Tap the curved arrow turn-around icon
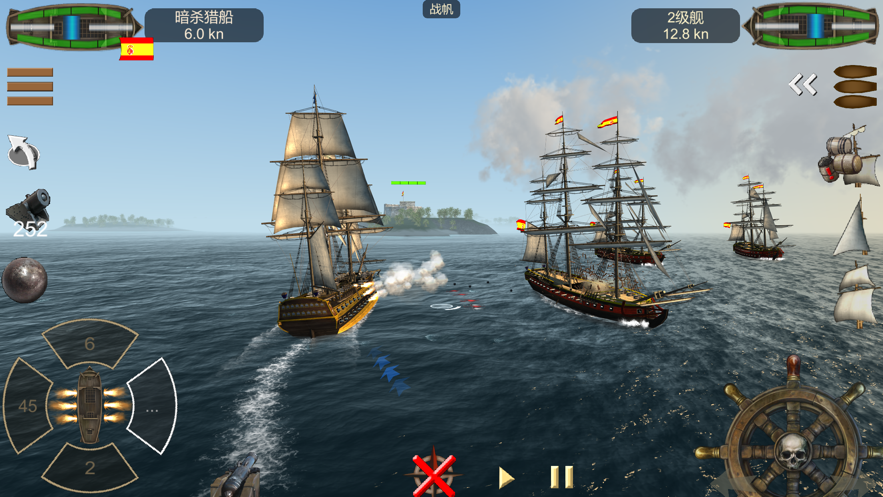This screenshot has height=497, width=883. coord(23,152)
